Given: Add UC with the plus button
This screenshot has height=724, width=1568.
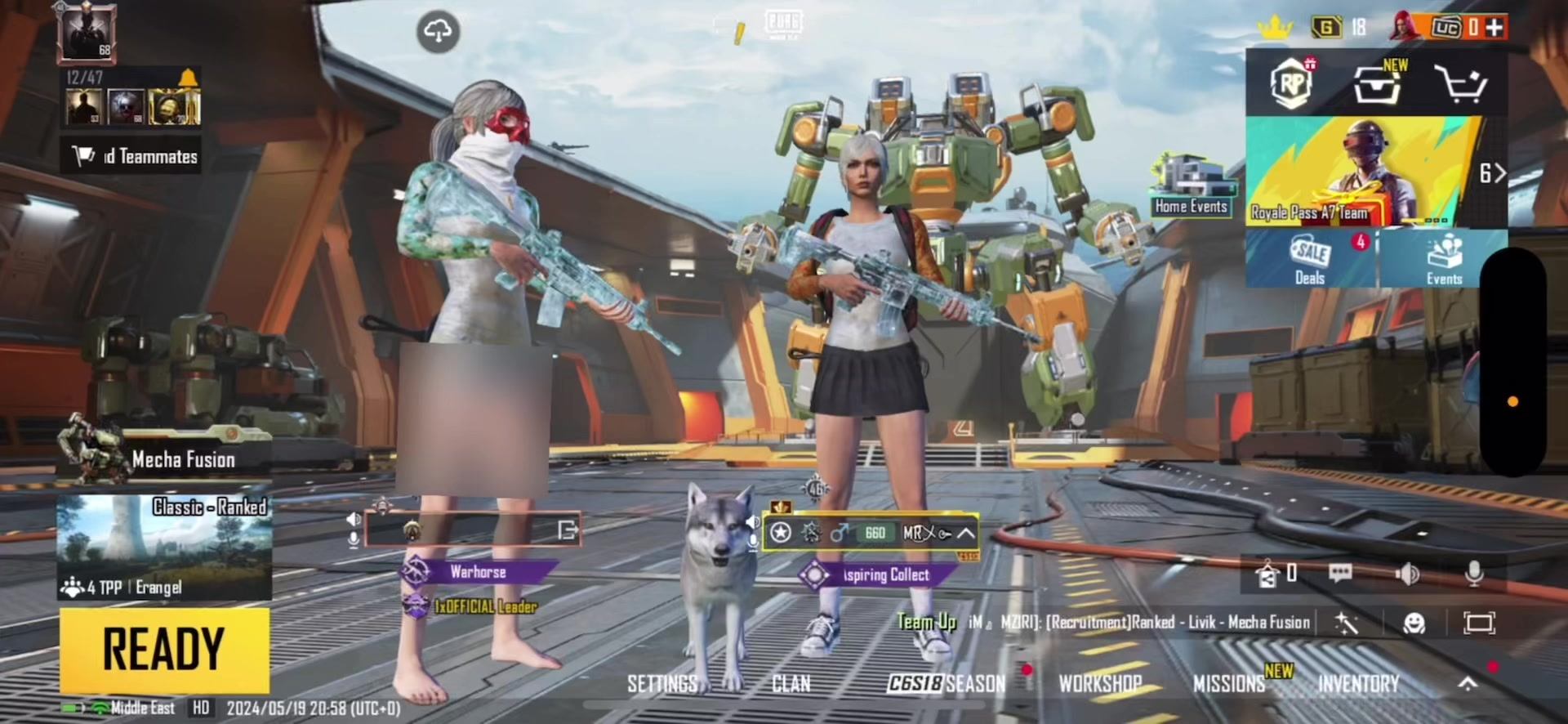Looking at the screenshot, I should click(x=1494, y=28).
